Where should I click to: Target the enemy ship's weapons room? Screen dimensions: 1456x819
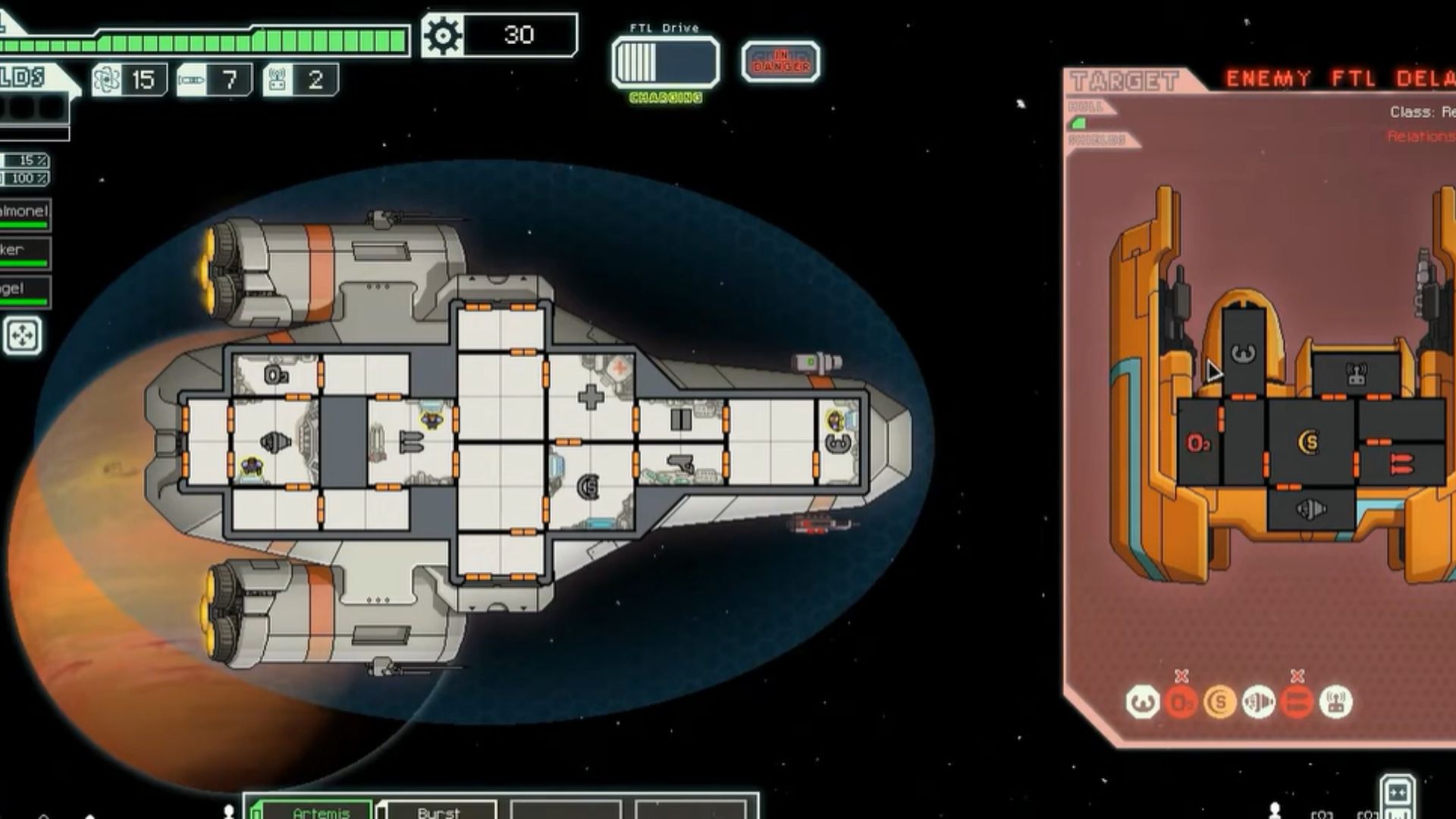[x=1401, y=463]
